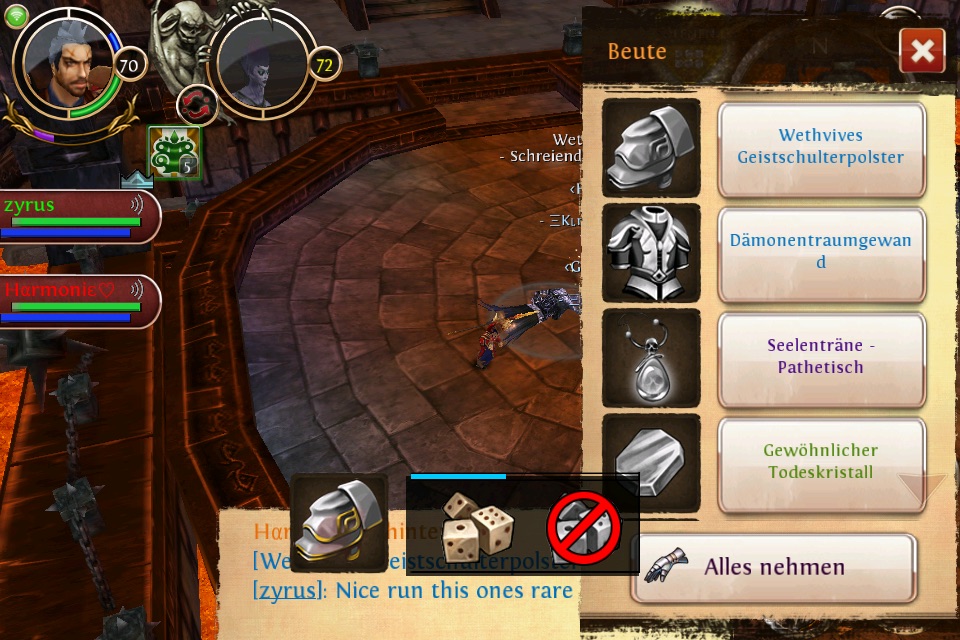
Task: Click the red target swap button
Action: click(197, 106)
